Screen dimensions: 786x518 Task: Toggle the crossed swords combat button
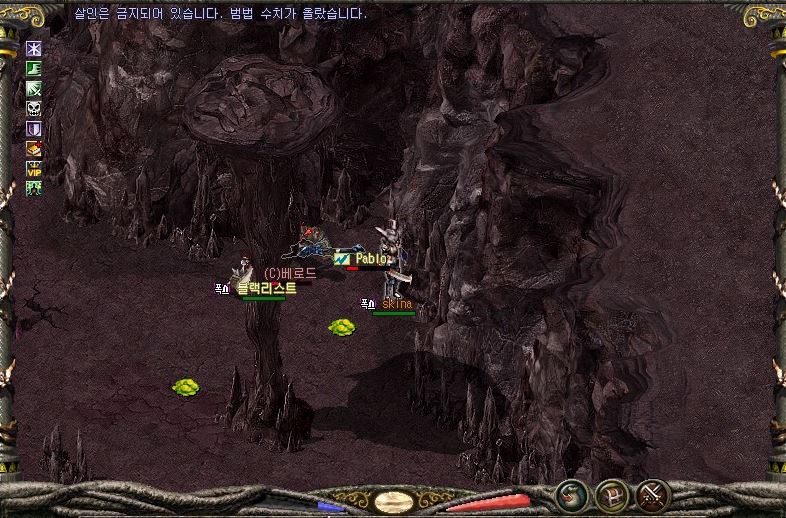click(653, 494)
